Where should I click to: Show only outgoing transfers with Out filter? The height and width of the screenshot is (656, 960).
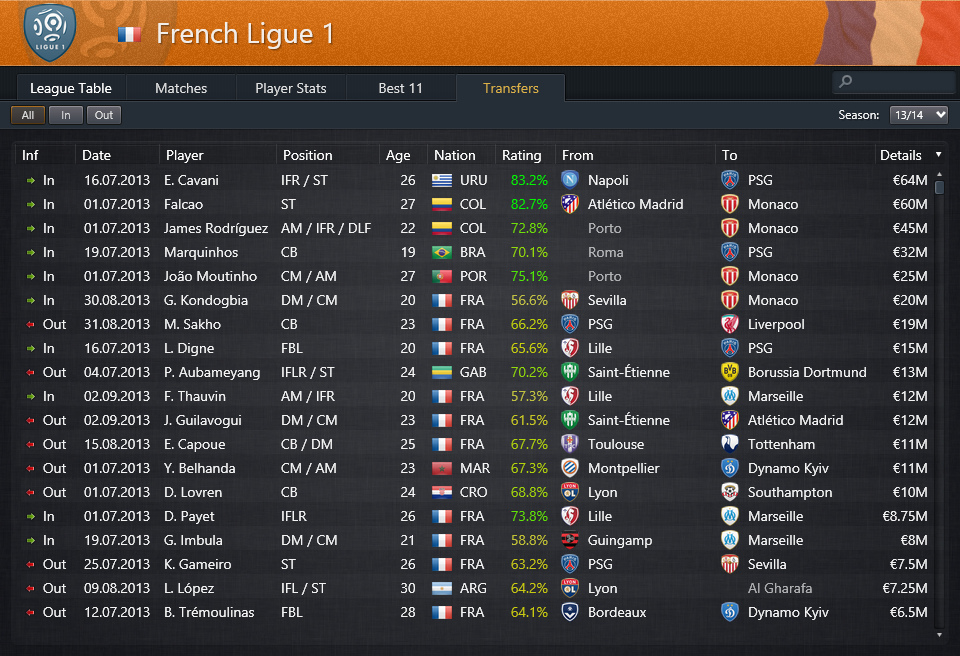point(104,115)
